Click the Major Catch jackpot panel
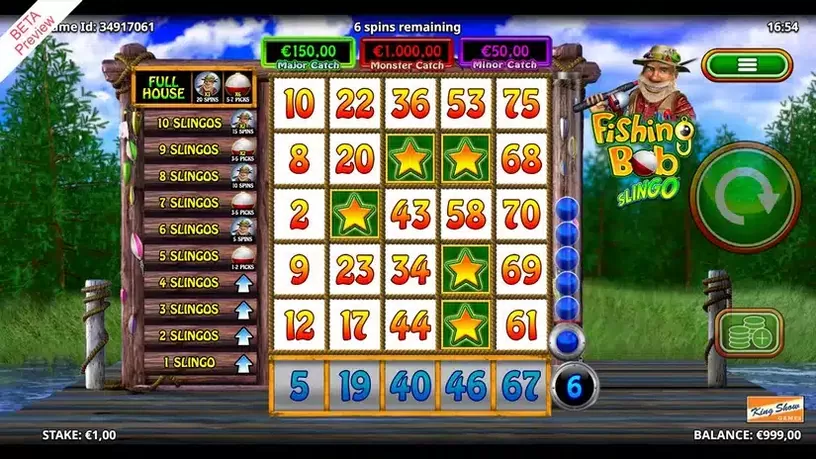The height and width of the screenshot is (459, 816). tap(307, 53)
